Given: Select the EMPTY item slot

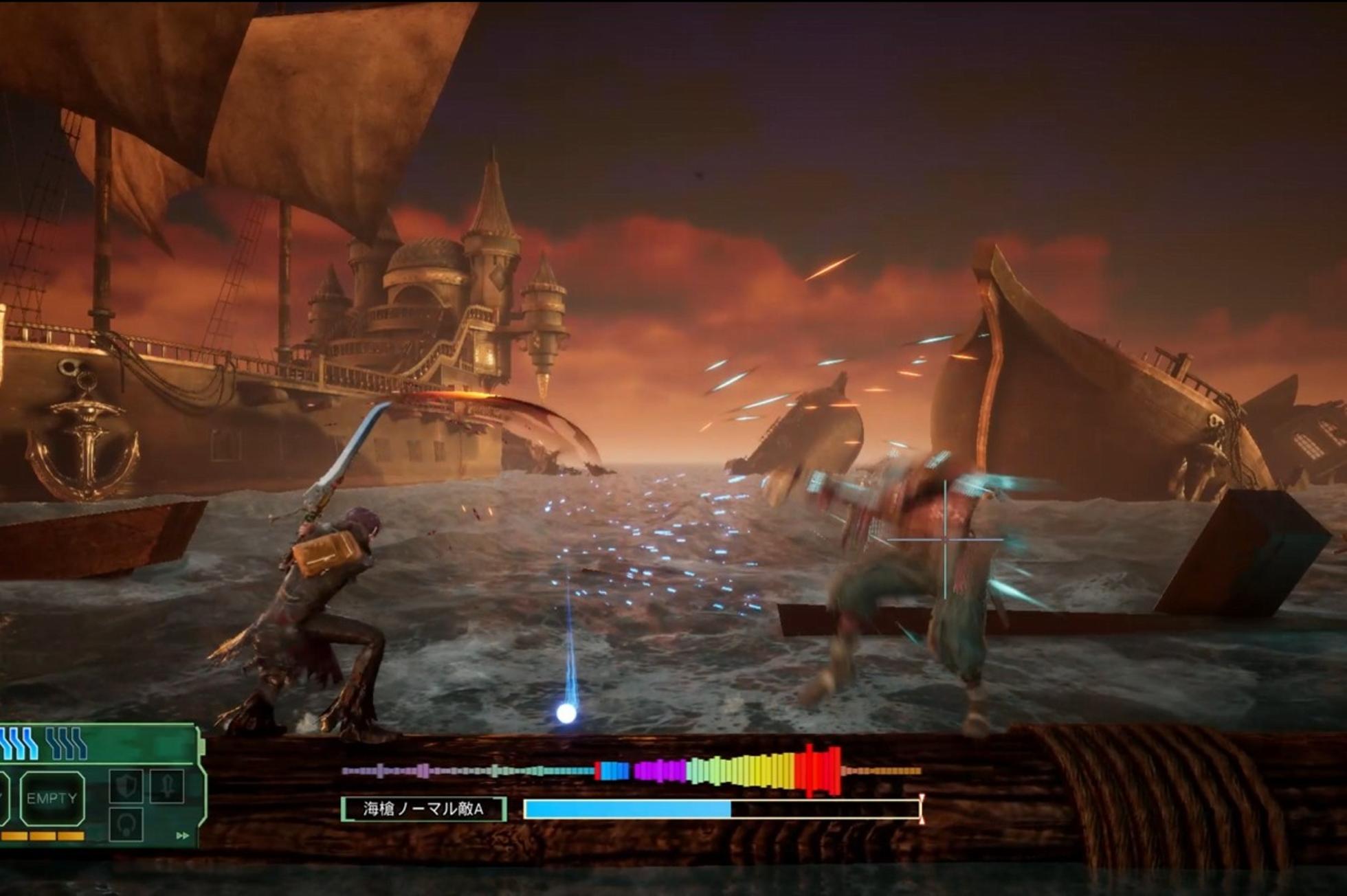Looking at the screenshot, I should [52, 798].
